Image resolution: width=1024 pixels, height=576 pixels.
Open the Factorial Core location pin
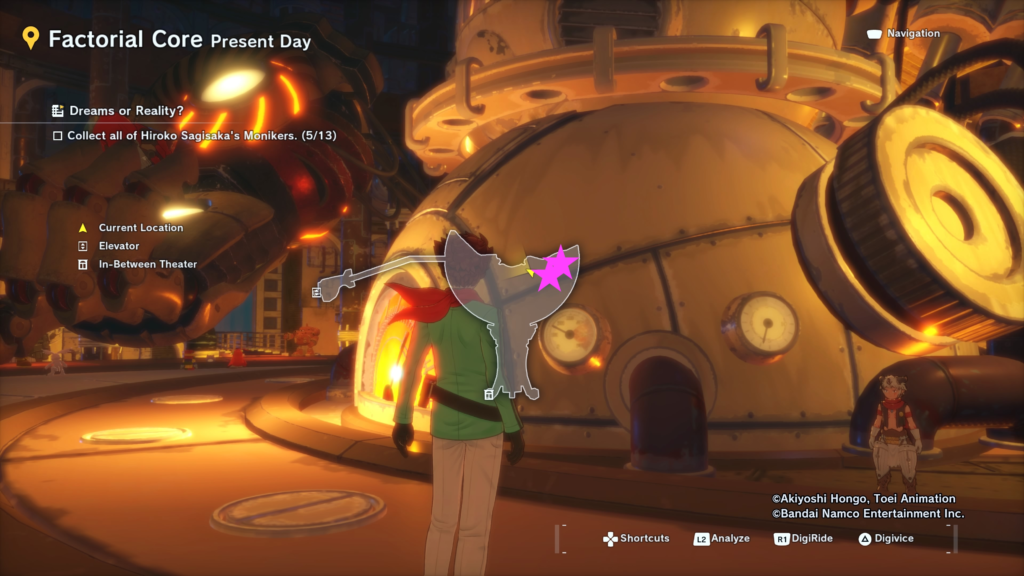tap(31, 39)
